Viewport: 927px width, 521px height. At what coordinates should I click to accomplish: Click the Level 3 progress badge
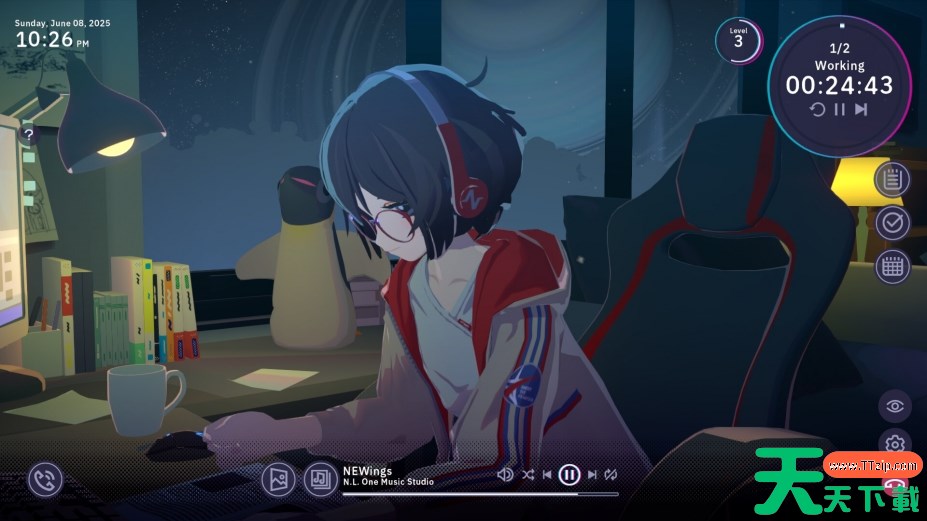click(738, 41)
